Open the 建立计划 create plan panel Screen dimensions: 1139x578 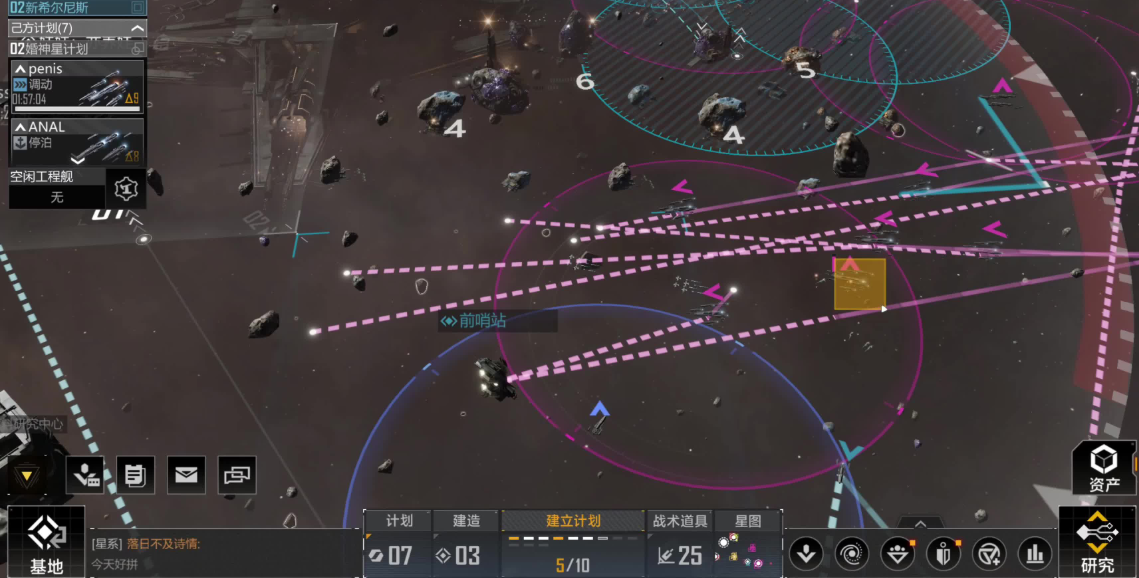pyautogui.click(x=573, y=546)
